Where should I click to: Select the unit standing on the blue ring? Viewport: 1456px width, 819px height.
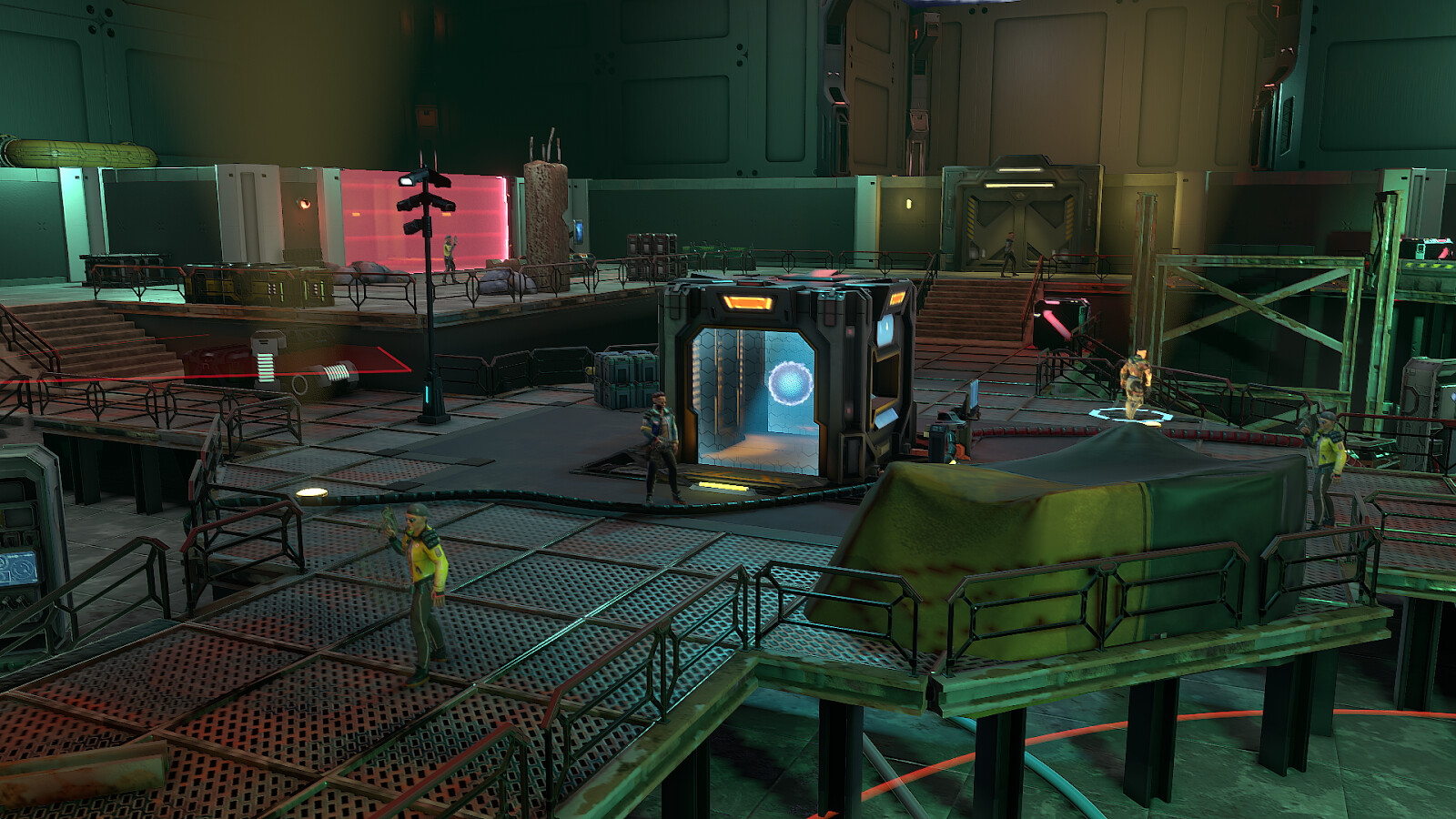[x=1135, y=384]
